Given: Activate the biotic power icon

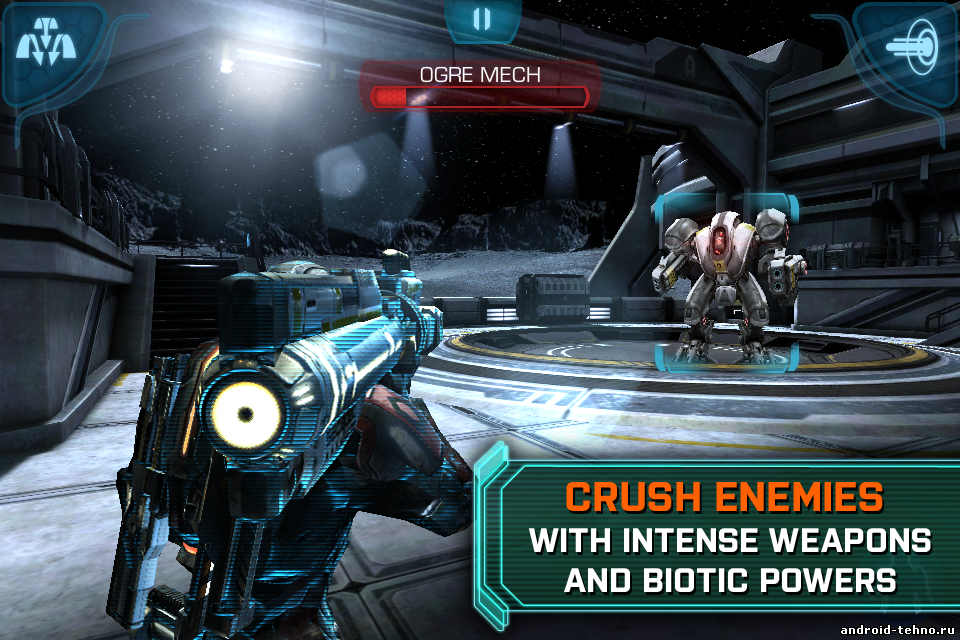Looking at the screenshot, I should (913, 47).
